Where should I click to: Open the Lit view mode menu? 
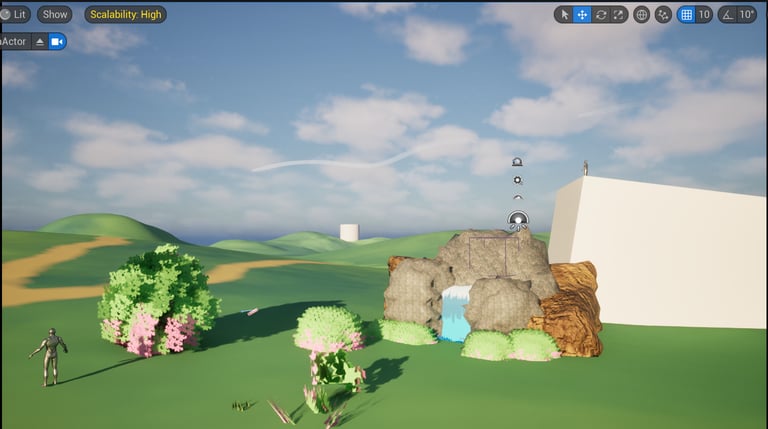[15, 15]
